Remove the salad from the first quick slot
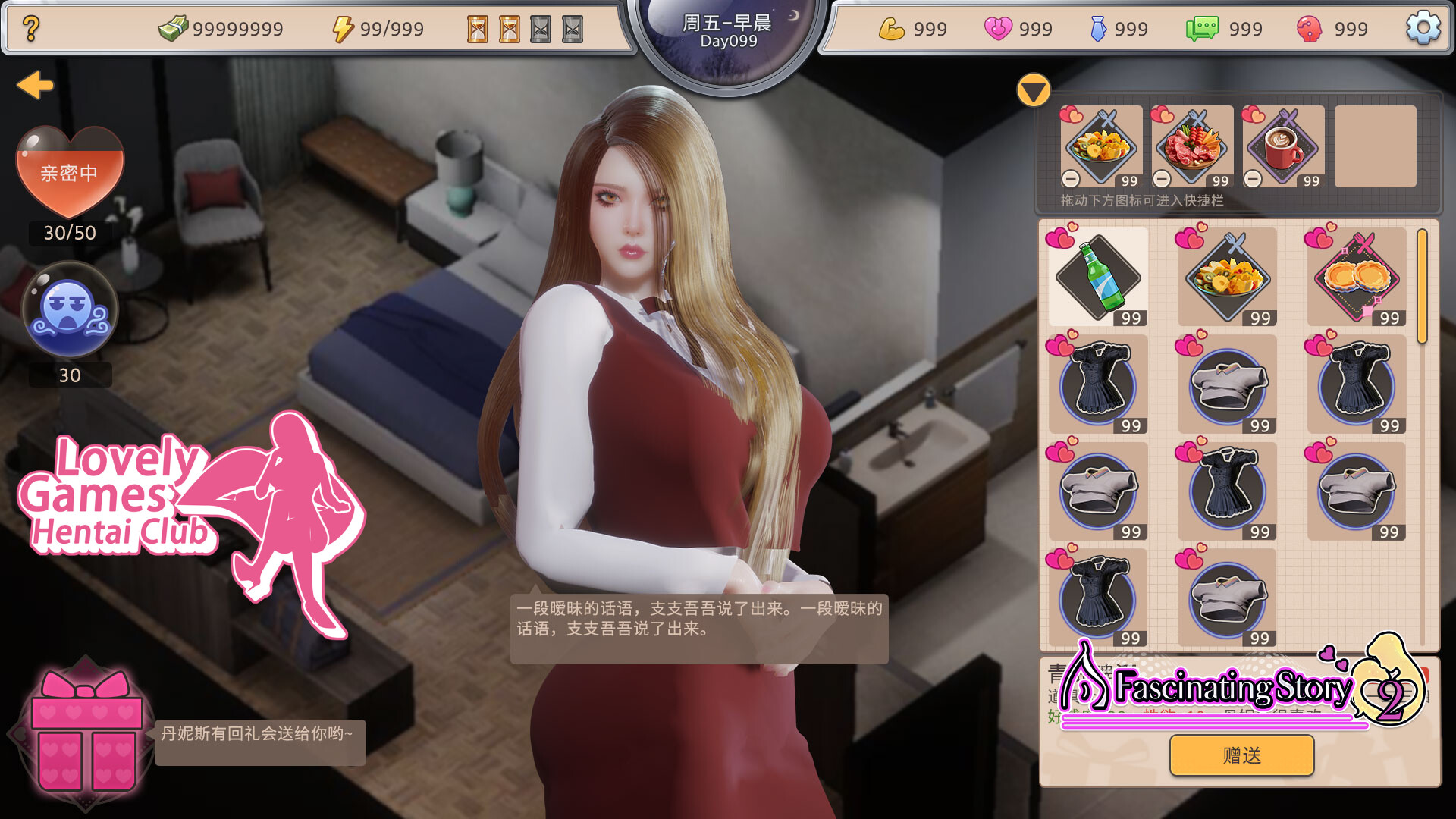Image resolution: width=1456 pixels, height=819 pixels. tap(1072, 179)
